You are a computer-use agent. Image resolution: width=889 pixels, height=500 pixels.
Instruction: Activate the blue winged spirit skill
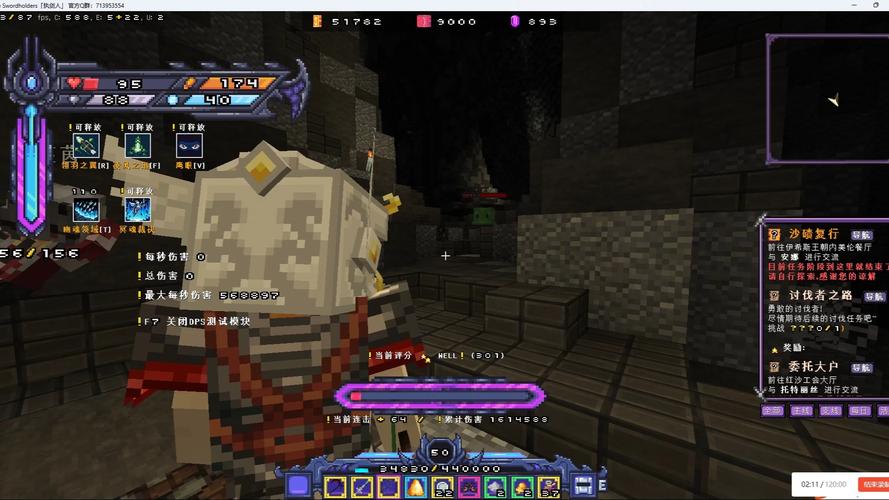[x=137, y=210]
